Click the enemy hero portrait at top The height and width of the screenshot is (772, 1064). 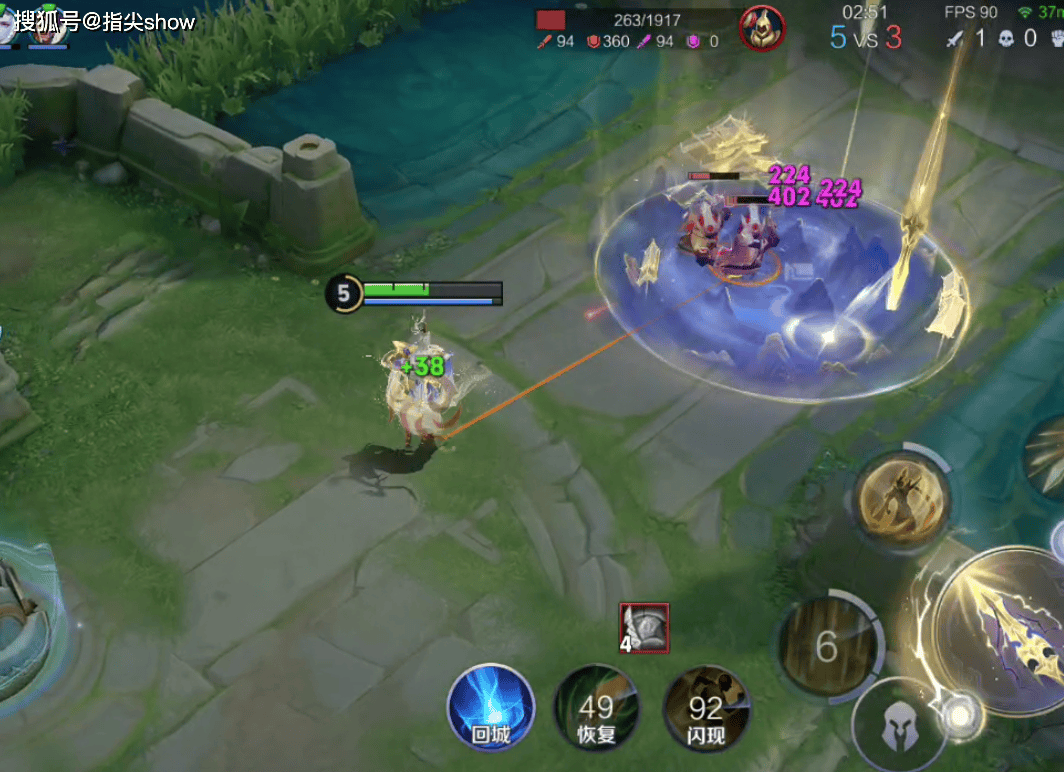tap(761, 28)
